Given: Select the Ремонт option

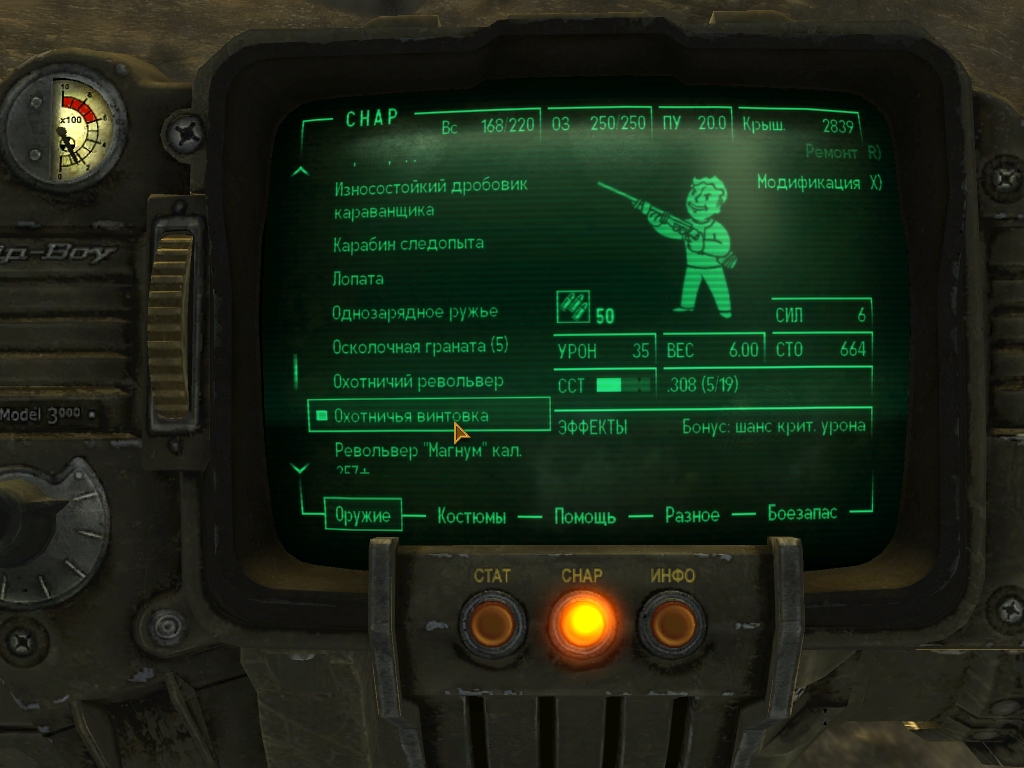Looking at the screenshot, I should click(x=843, y=153).
